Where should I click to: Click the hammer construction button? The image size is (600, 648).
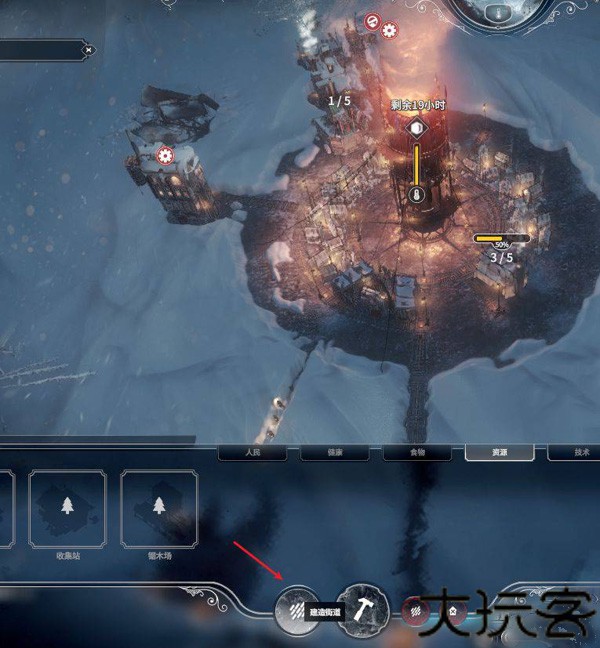click(x=362, y=609)
